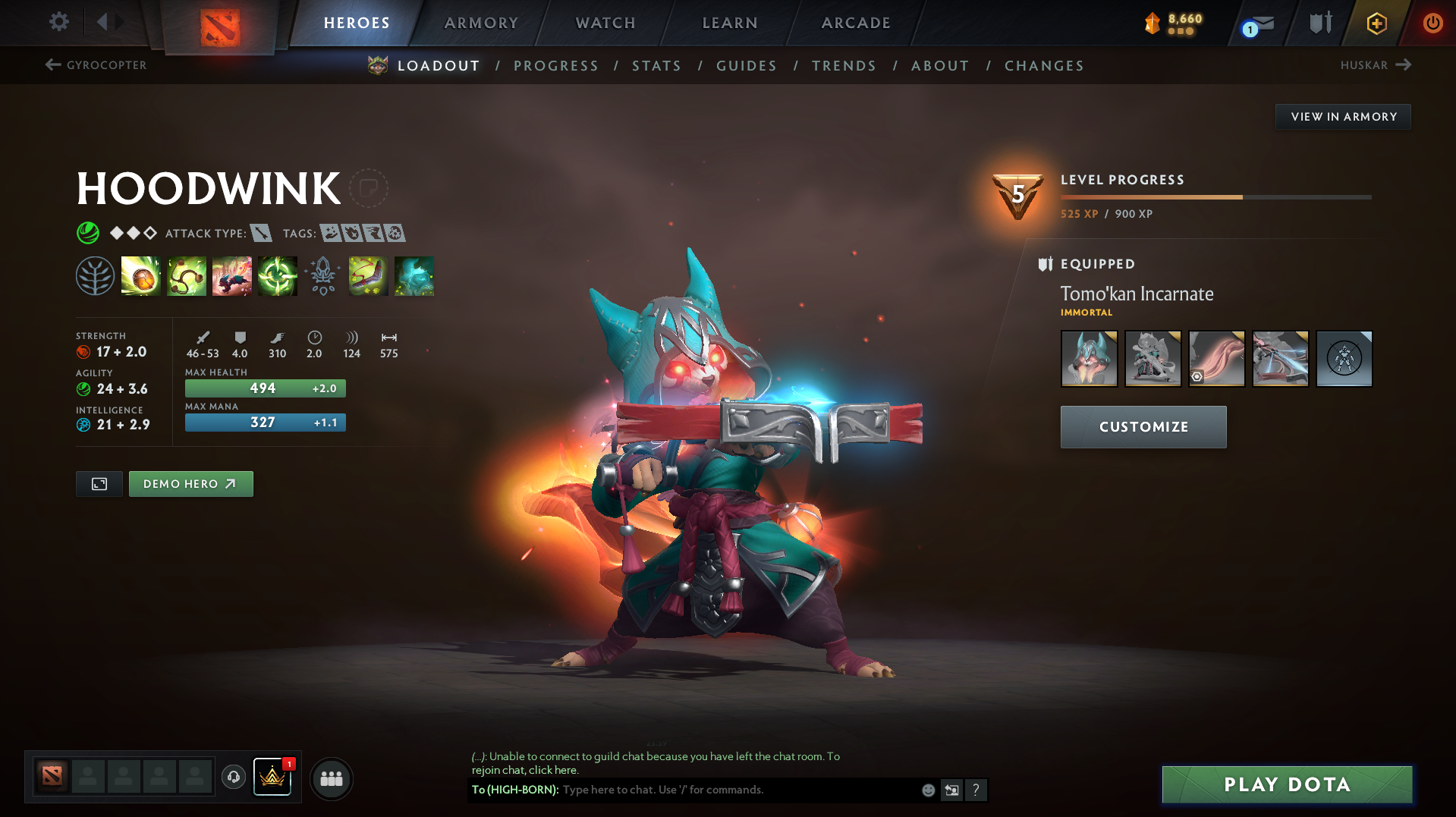Start matchmaking with Play Dota button

pyautogui.click(x=1287, y=784)
